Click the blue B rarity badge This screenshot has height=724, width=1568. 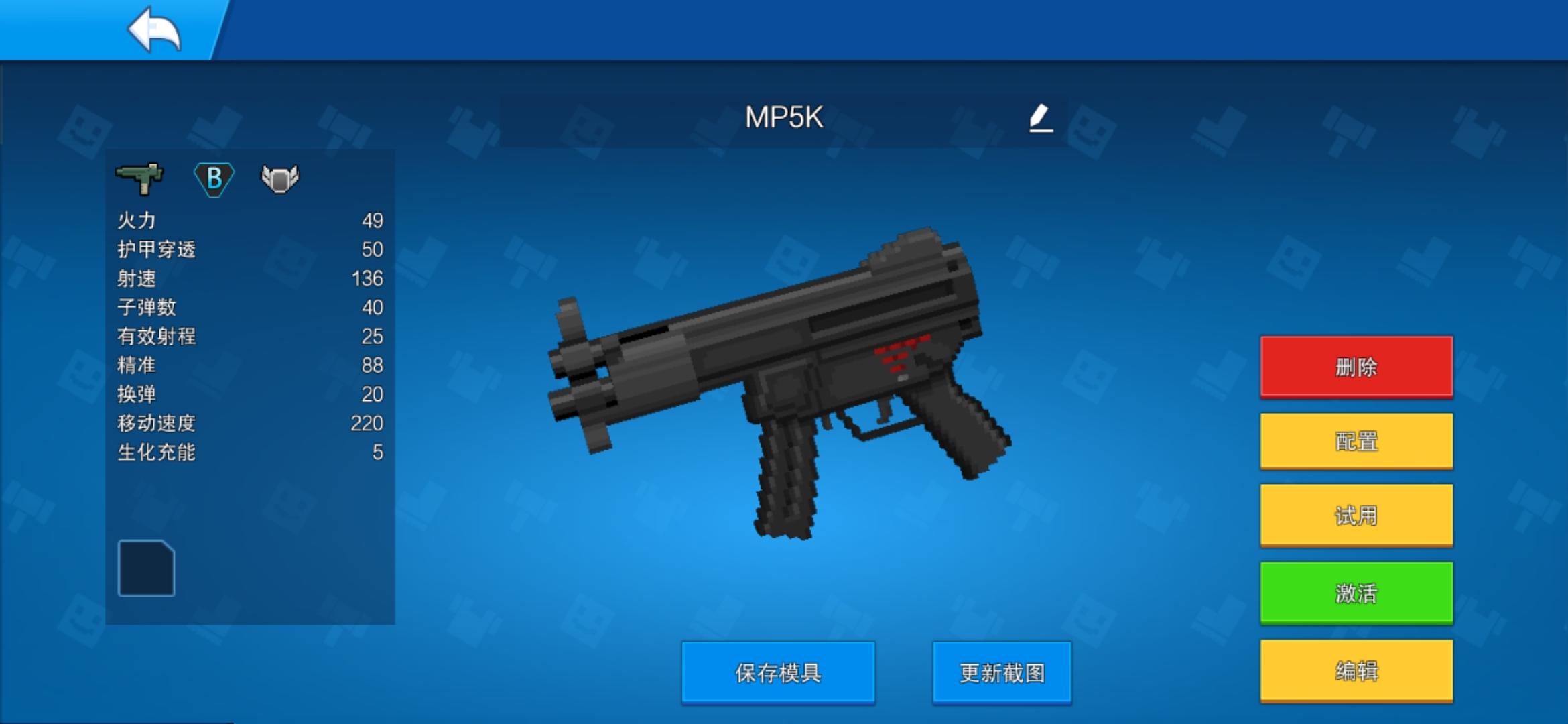(x=214, y=179)
